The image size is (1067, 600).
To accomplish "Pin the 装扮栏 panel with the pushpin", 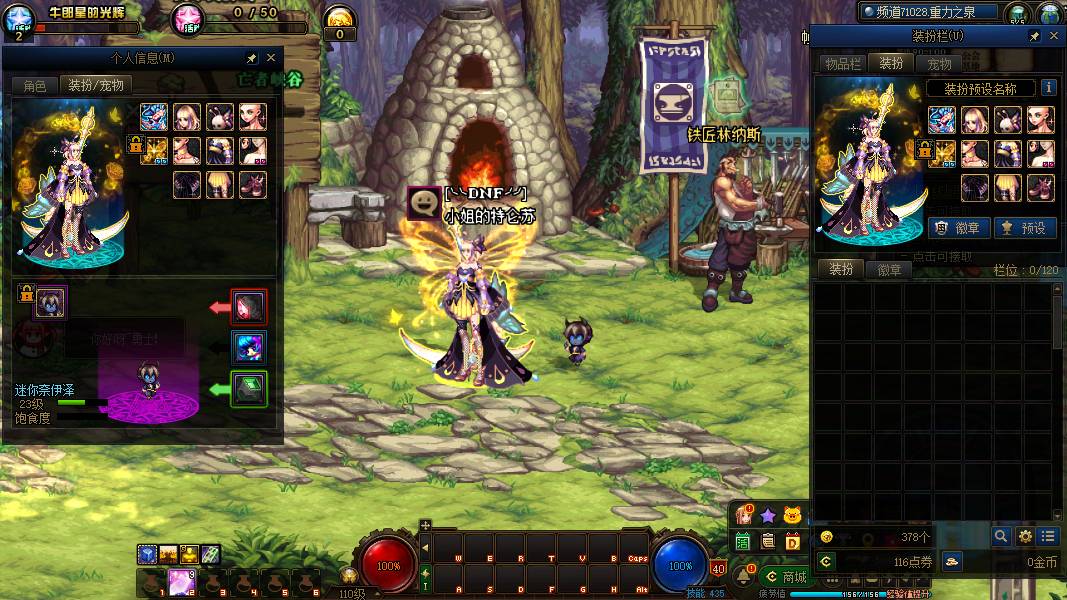I will [x=1034, y=36].
